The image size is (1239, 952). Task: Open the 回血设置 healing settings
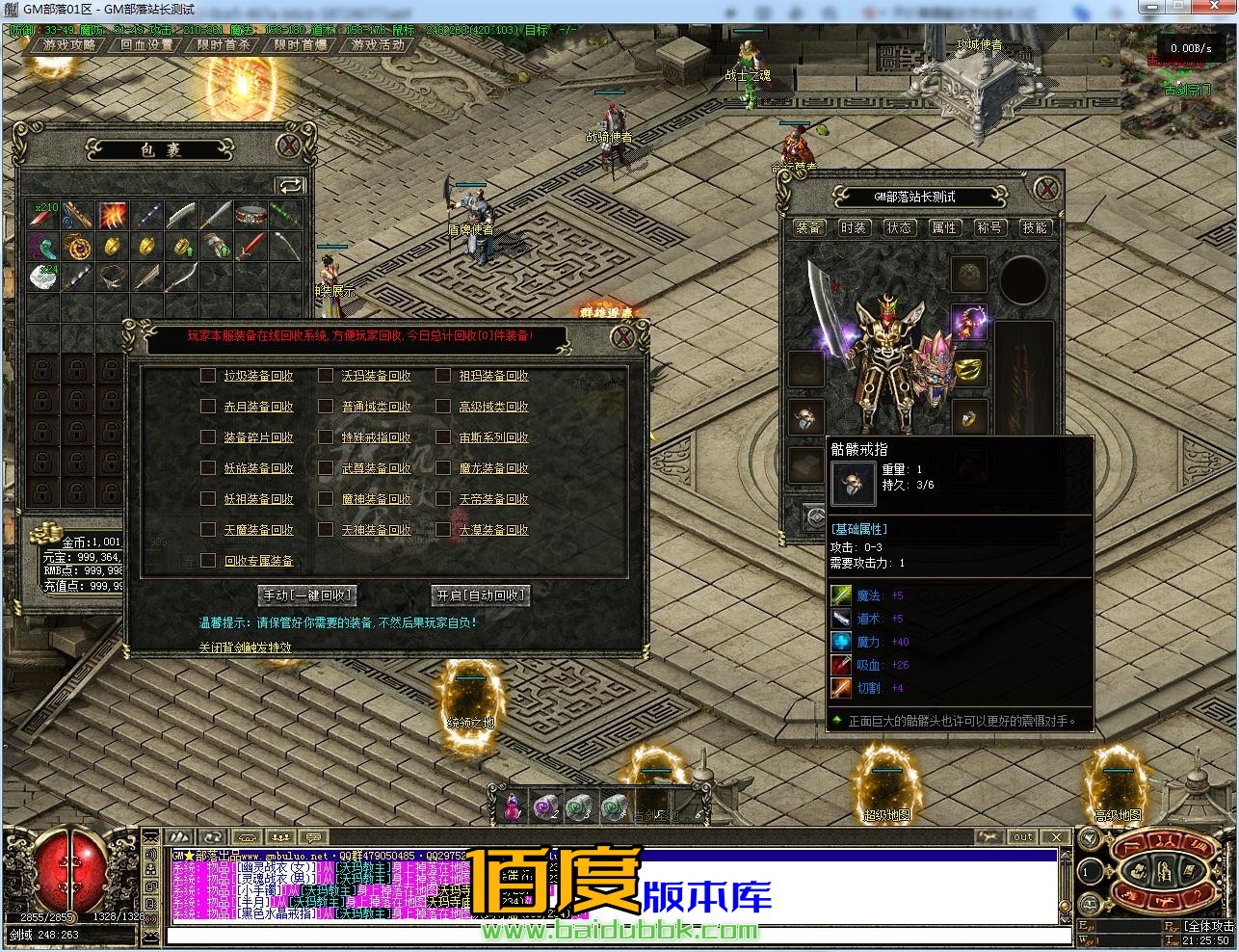(146, 44)
